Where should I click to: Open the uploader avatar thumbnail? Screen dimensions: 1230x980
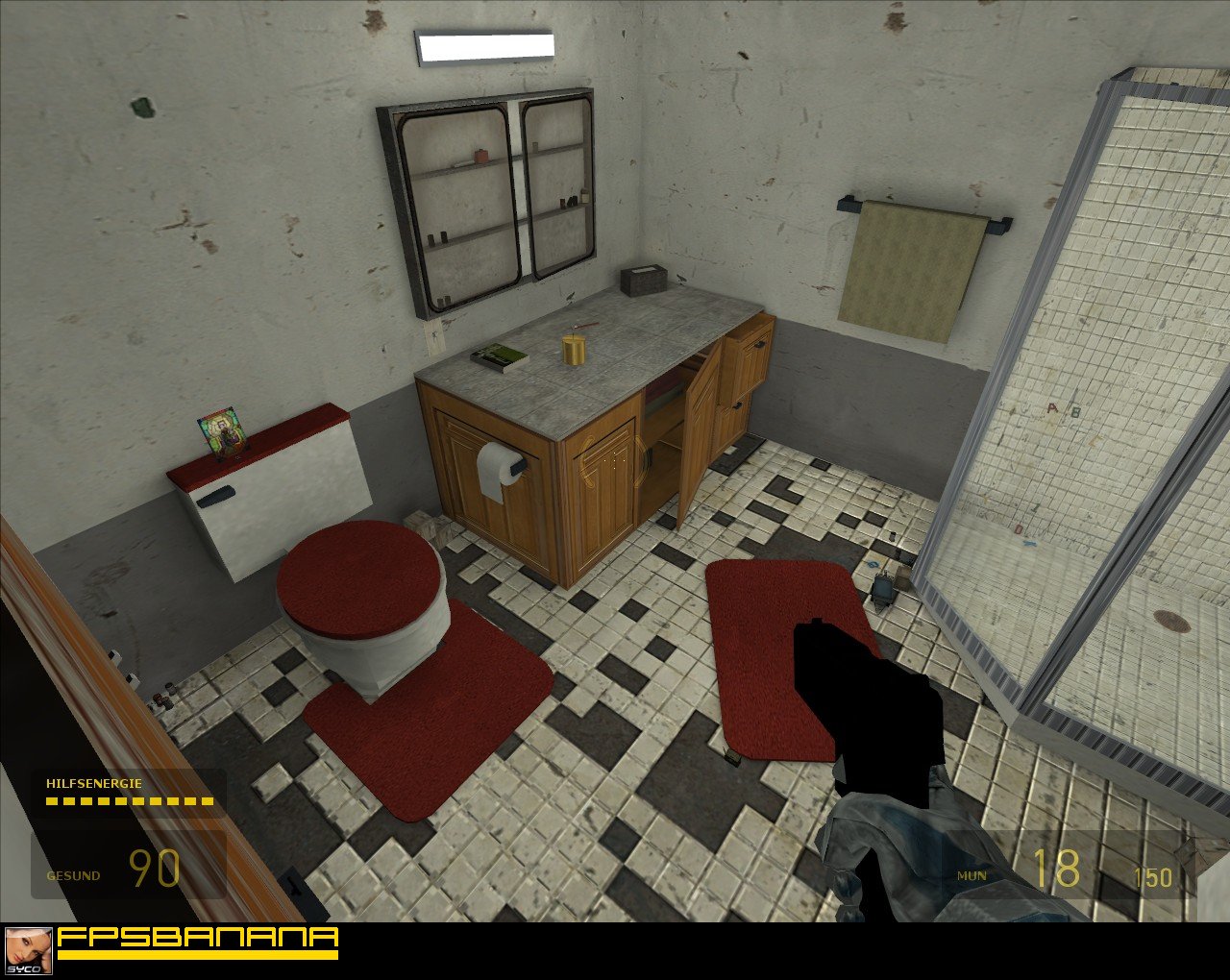[29, 950]
